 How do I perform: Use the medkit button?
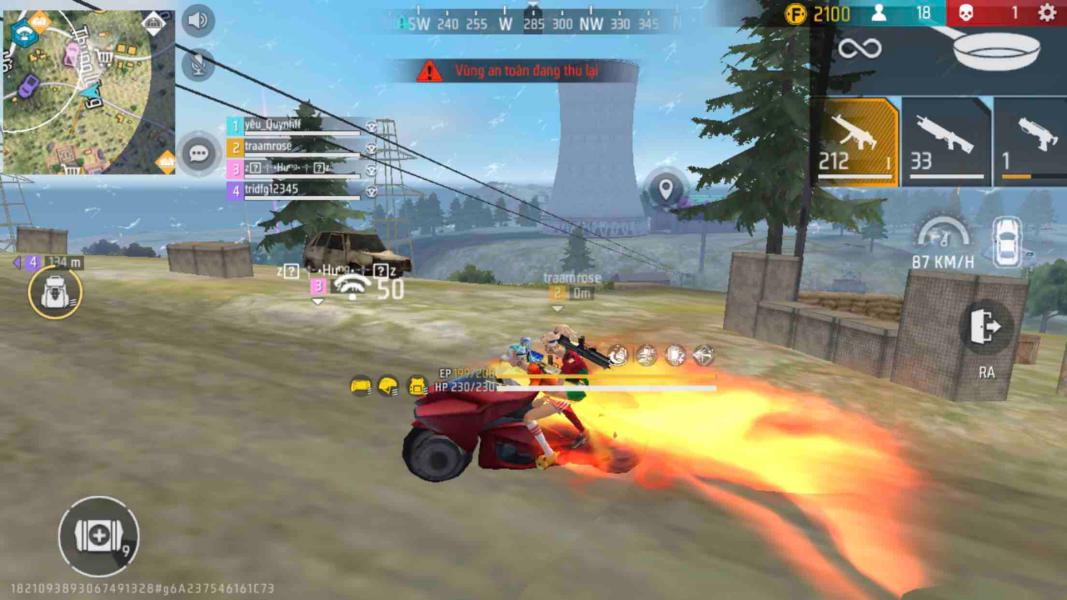click(98, 537)
